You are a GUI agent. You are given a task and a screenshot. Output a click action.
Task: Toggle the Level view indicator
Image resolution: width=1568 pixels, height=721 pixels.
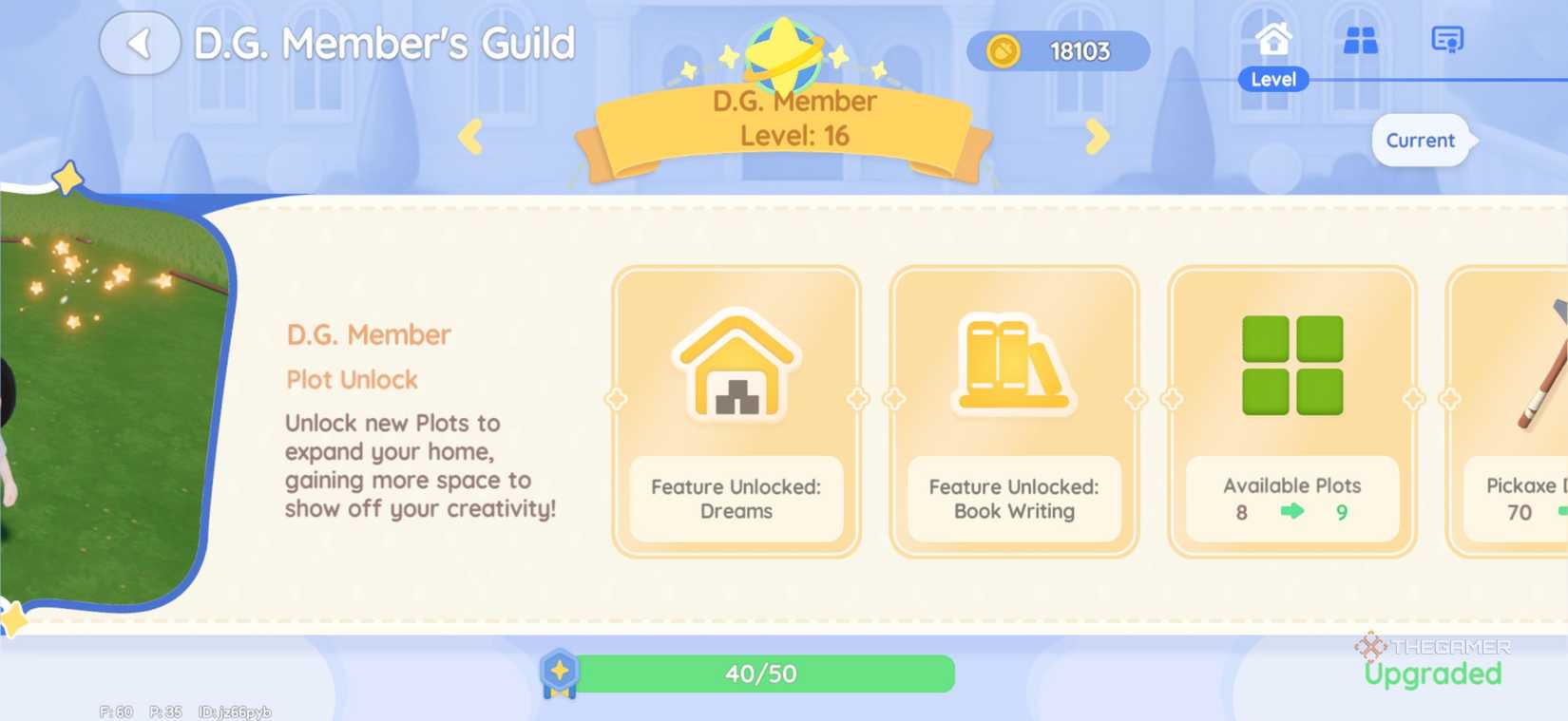[x=1273, y=80]
